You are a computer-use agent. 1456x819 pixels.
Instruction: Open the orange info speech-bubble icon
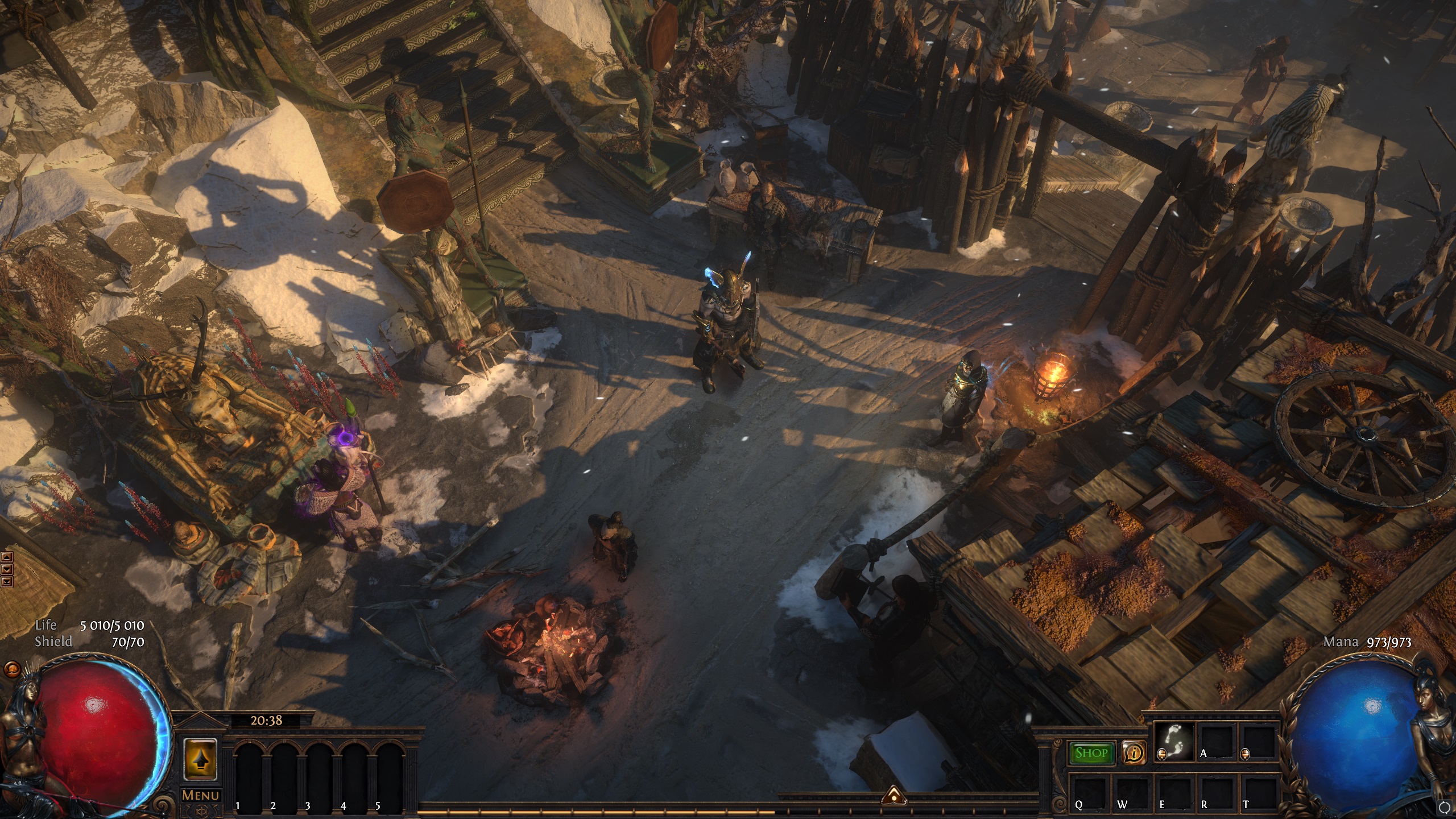[1134, 753]
